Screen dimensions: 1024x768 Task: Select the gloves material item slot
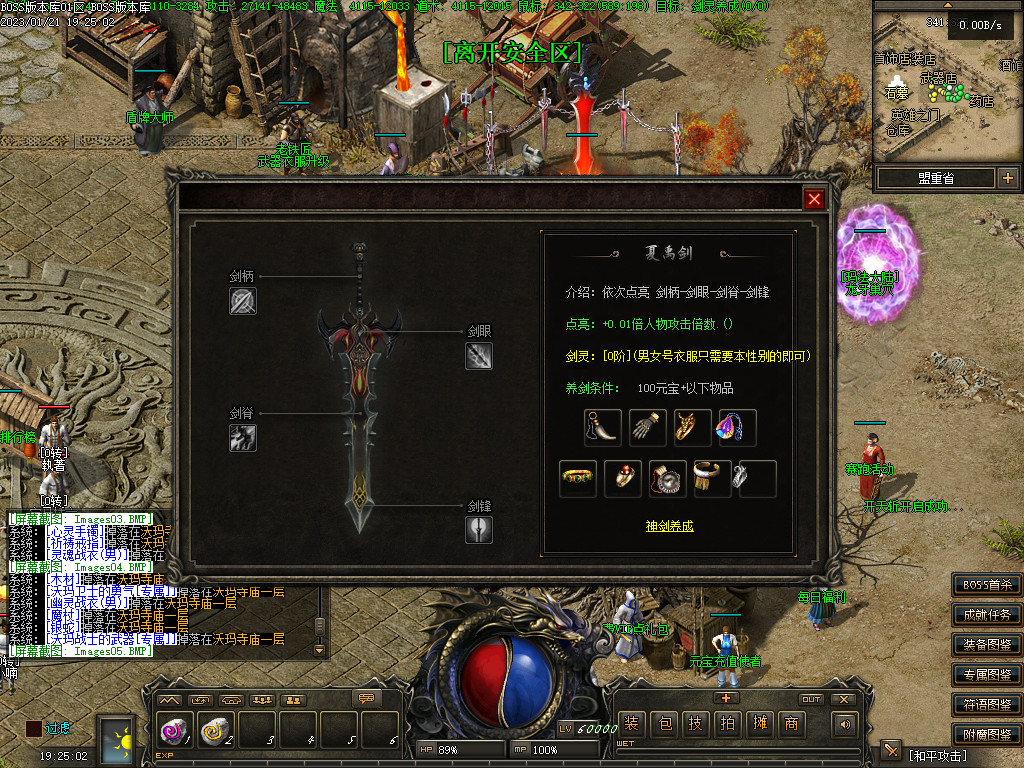(647, 428)
